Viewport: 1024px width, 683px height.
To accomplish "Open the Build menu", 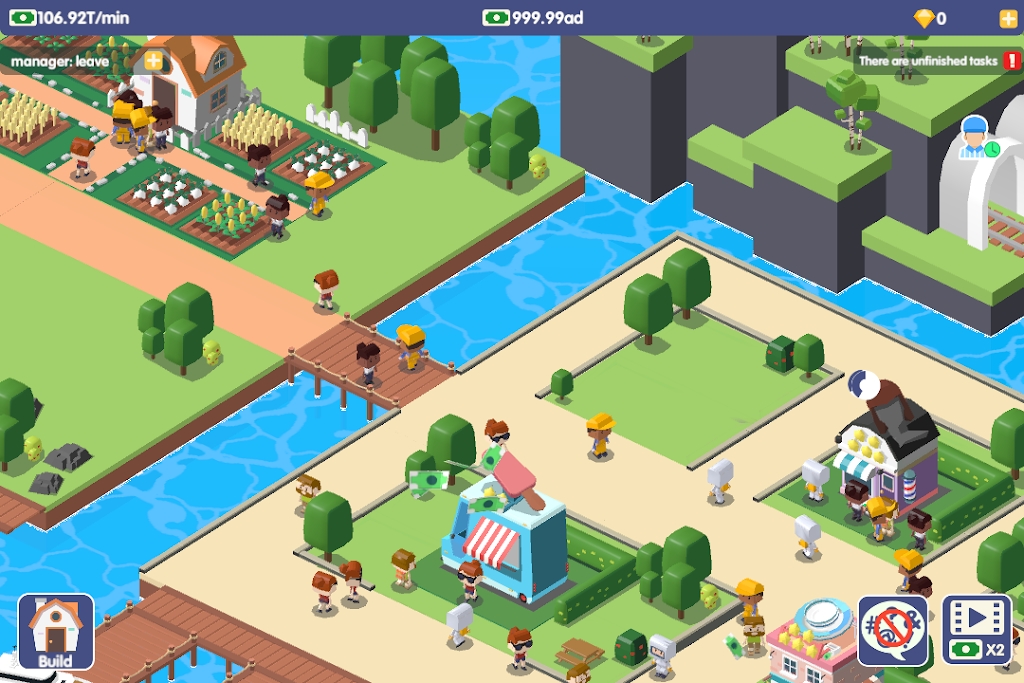I will 56,631.
